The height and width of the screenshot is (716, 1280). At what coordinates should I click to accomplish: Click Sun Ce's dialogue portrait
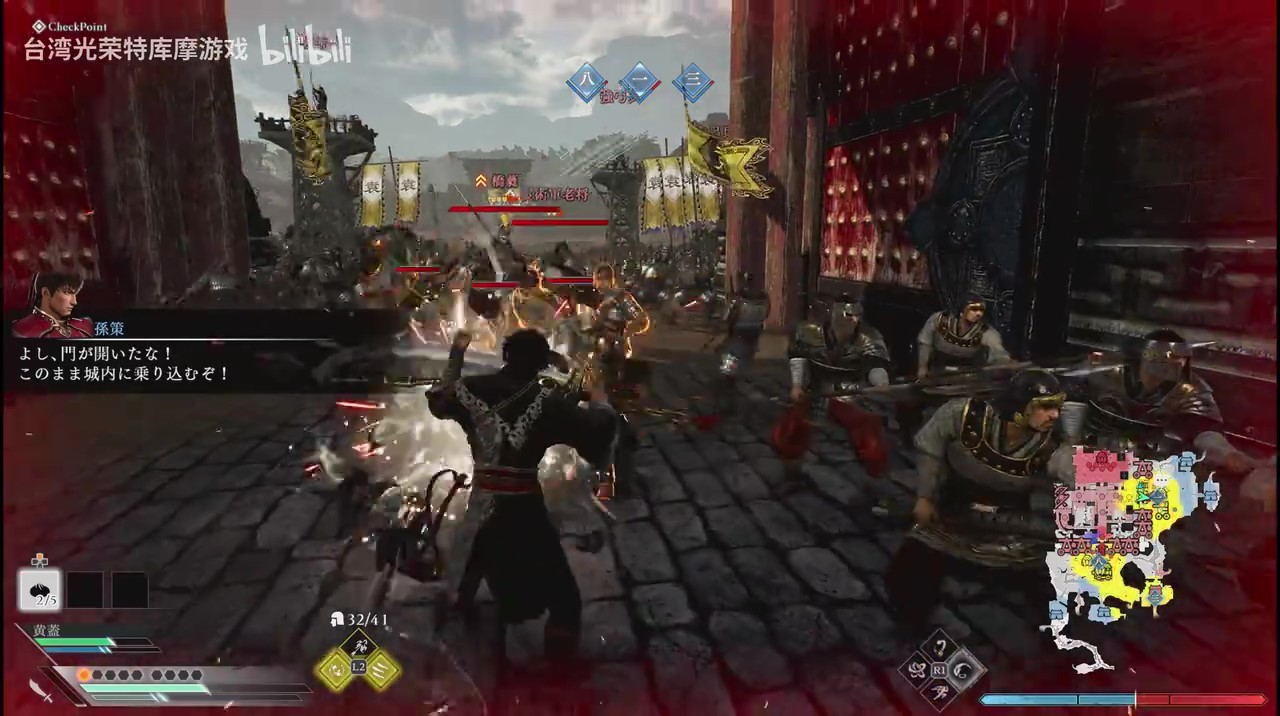tap(52, 305)
